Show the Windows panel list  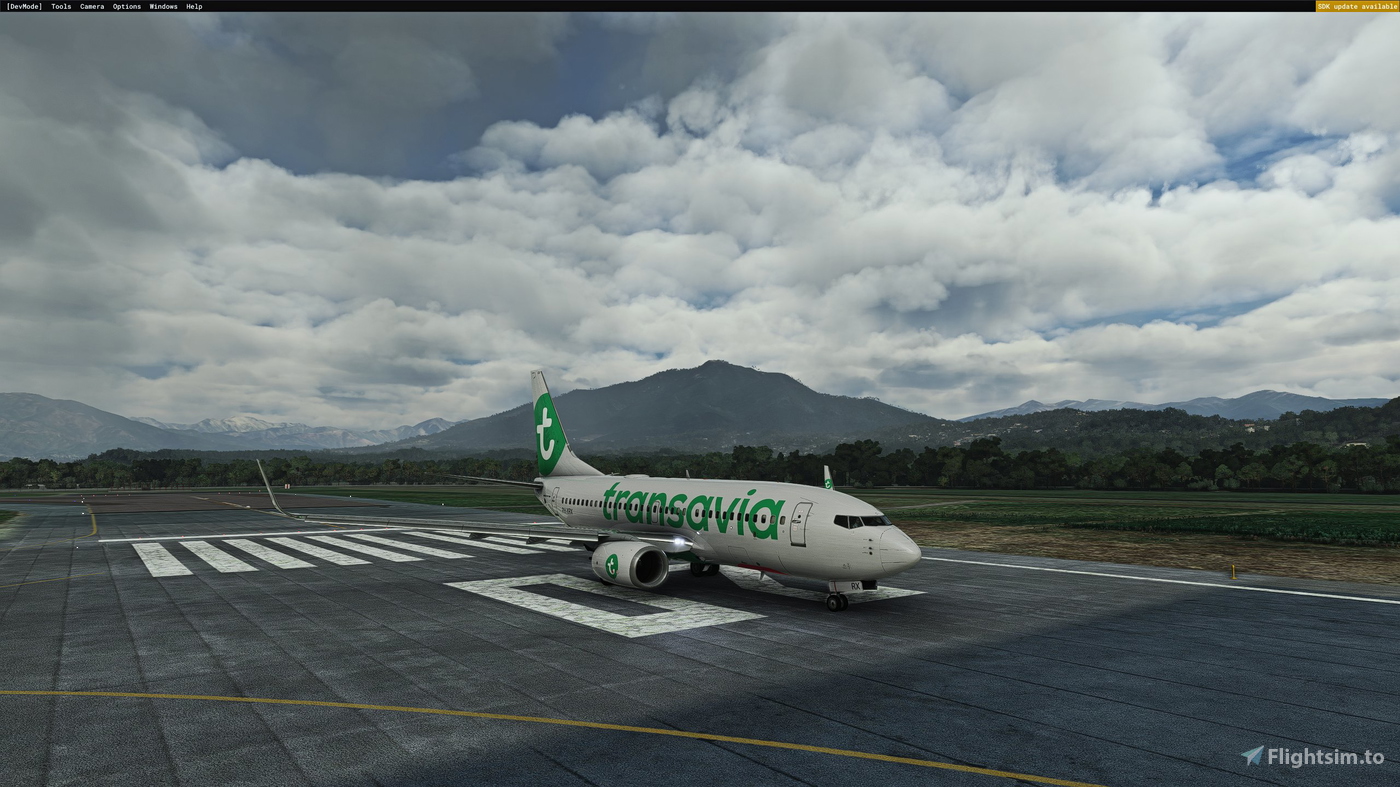point(163,5)
